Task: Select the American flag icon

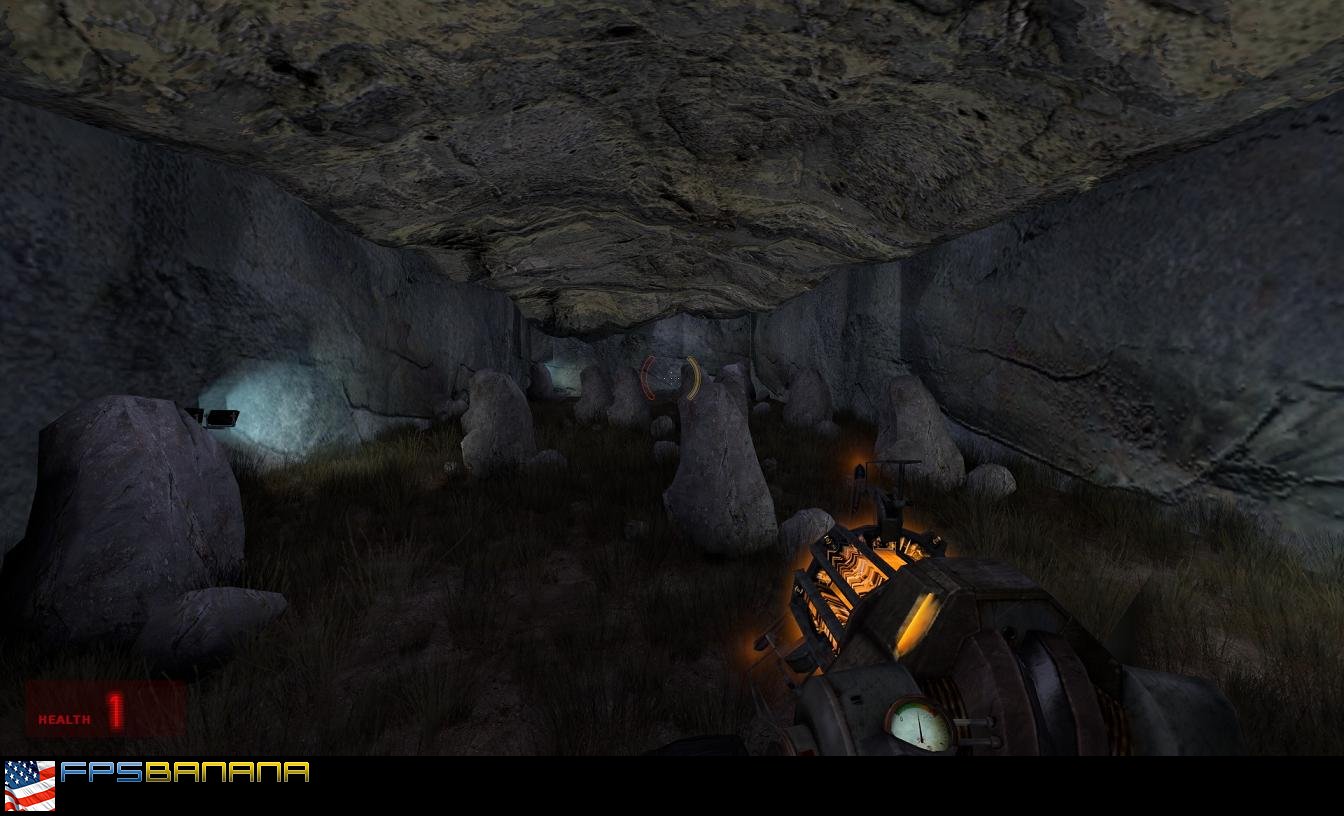Action: [30, 785]
